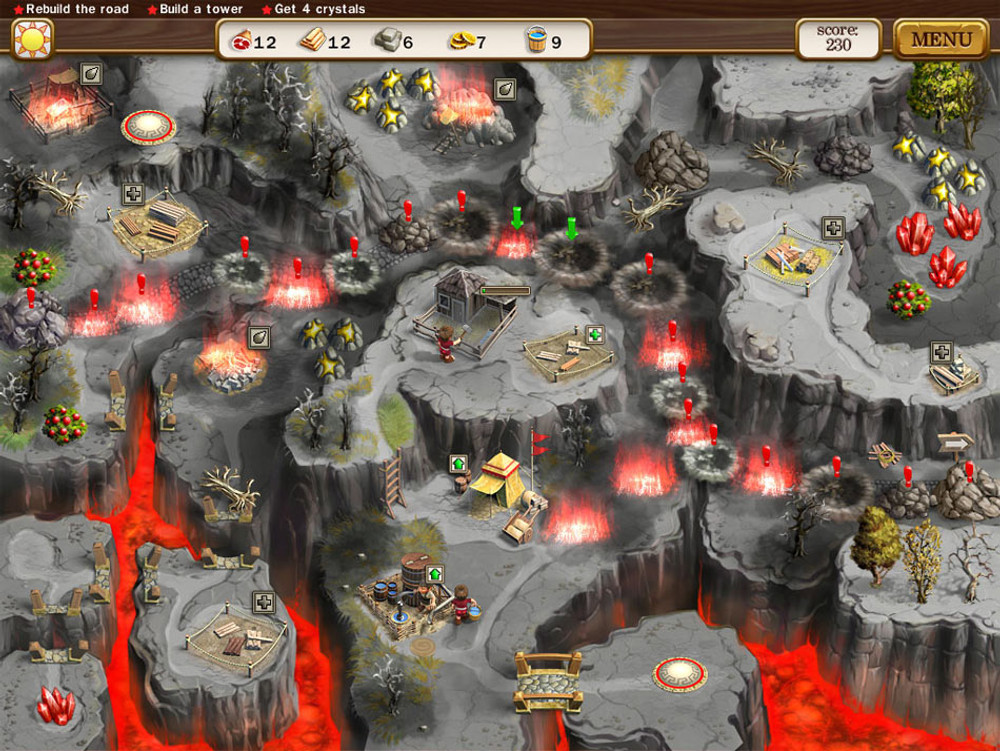Click the gray plus on the plot near the red crystals
This screenshot has height=751, width=1000.
[x=832, y=228]
